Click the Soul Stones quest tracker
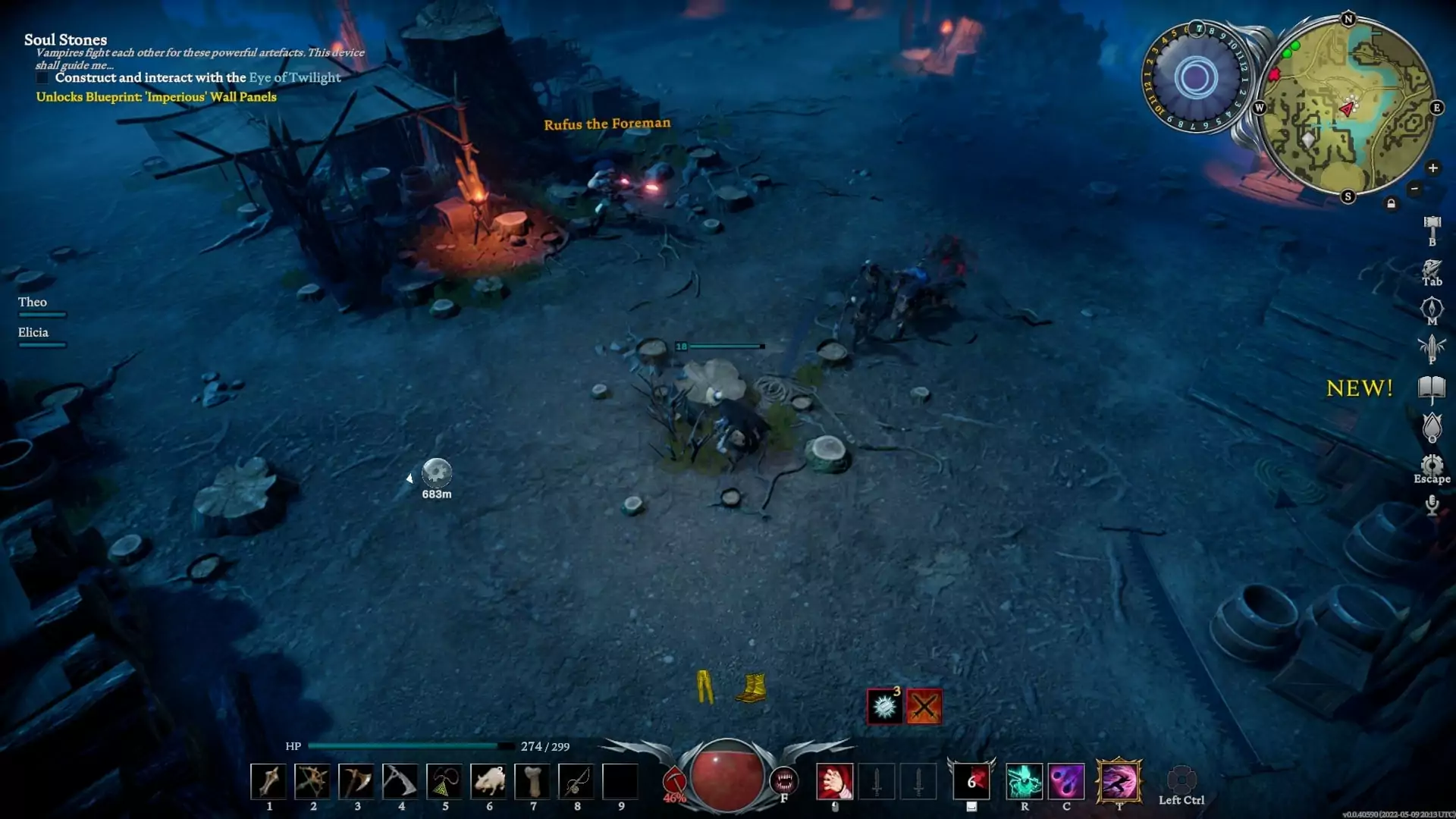The height and width of the screenshot is (819, 1456). (x=65, y=40)
